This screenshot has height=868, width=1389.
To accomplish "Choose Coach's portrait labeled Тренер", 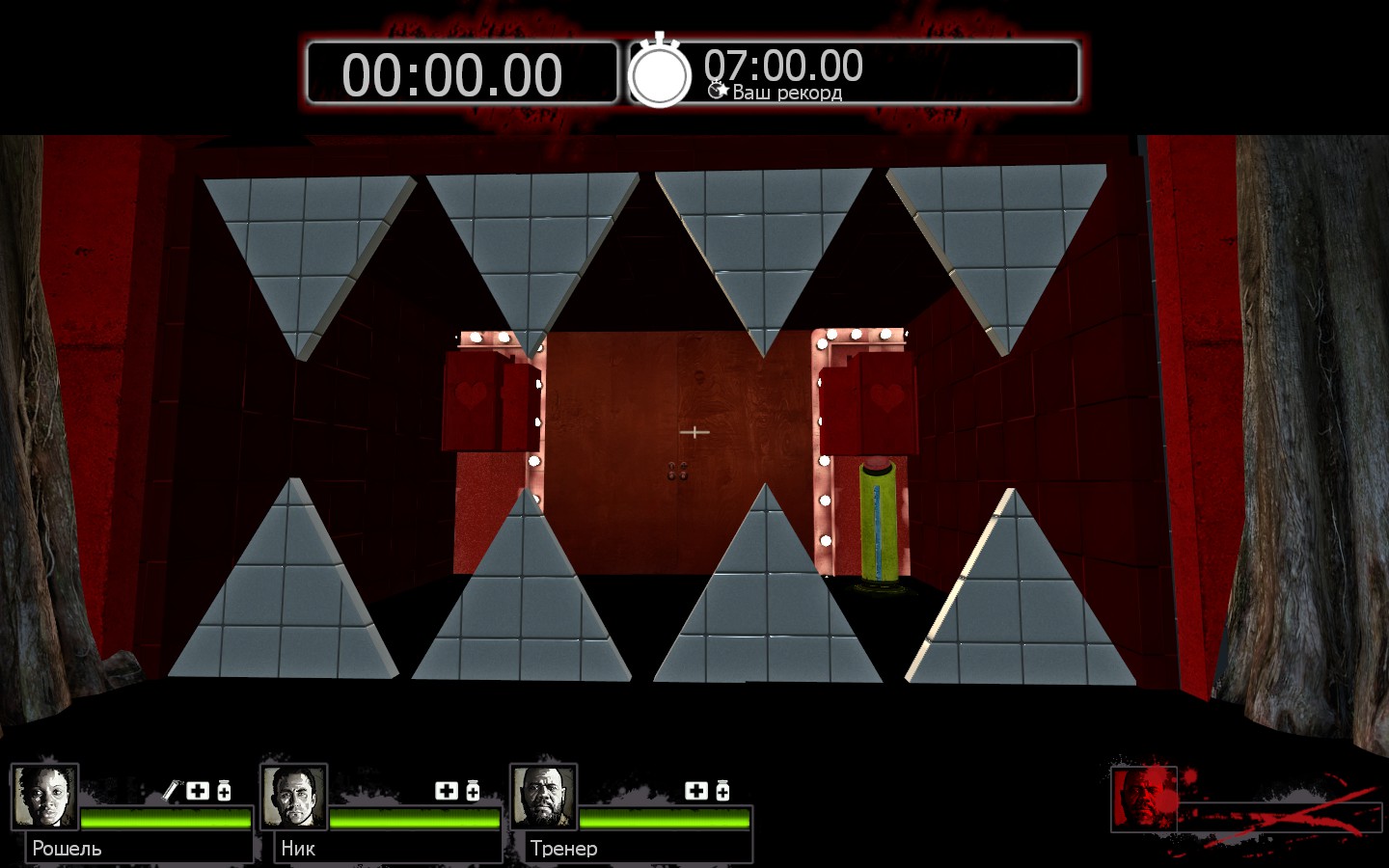I will coord(543,797).
